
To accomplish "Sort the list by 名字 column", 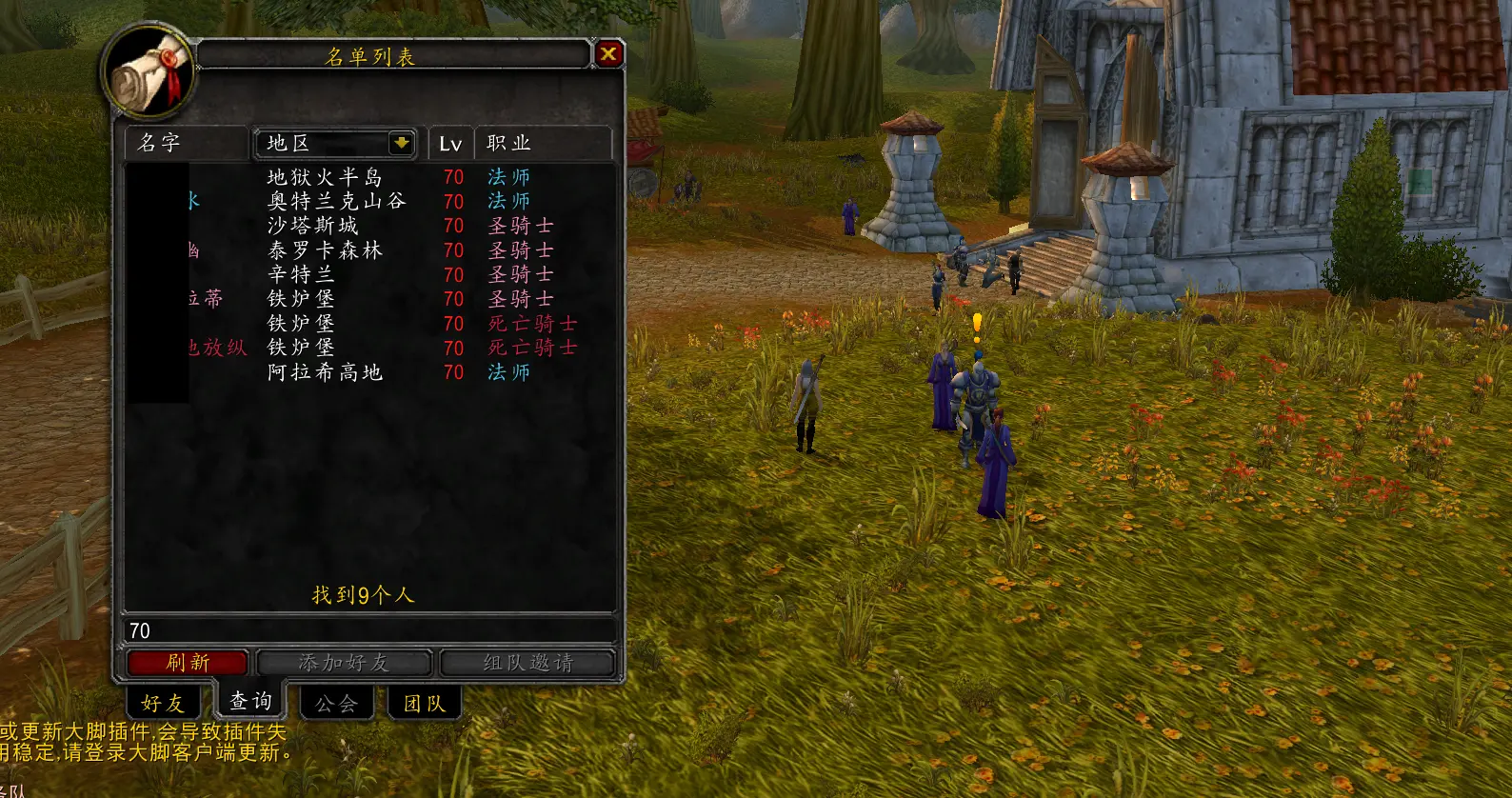I will click(x=186, y=143).
